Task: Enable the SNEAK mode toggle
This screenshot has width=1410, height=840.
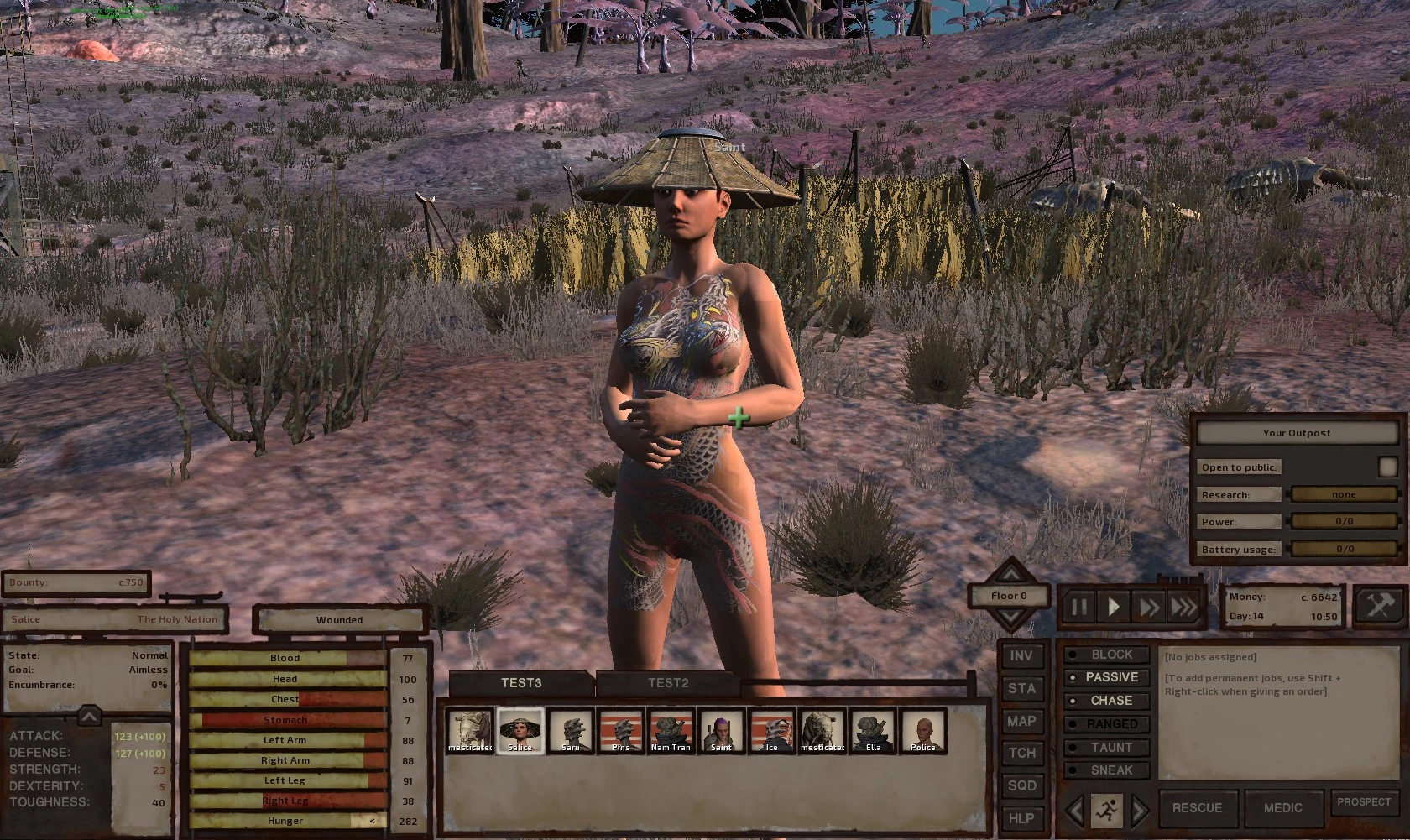Action: pos(1110,770)
